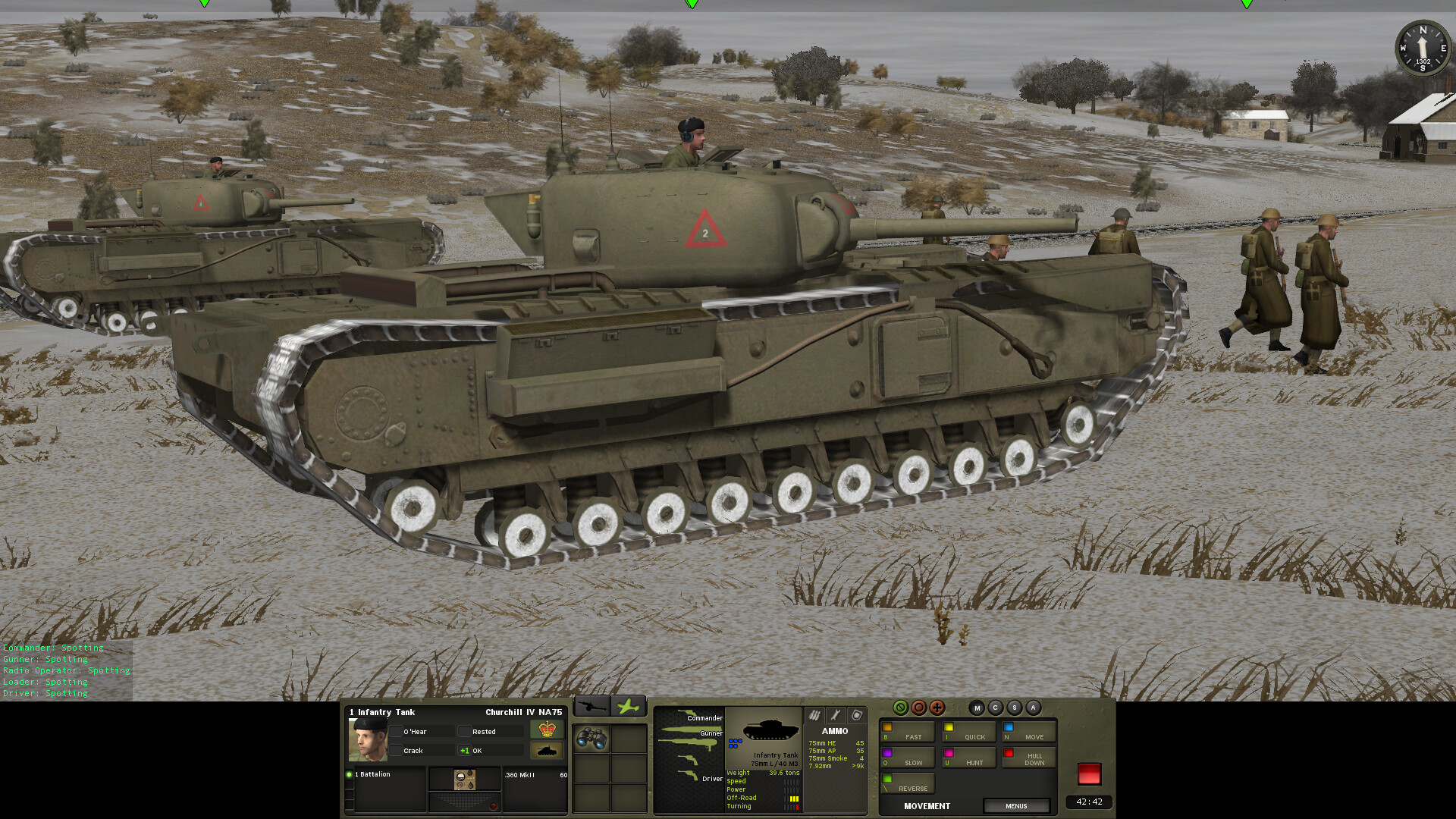Open the tracks ammo panel icon
This screenshot has height=819, width=1456.
coord(814,715)
